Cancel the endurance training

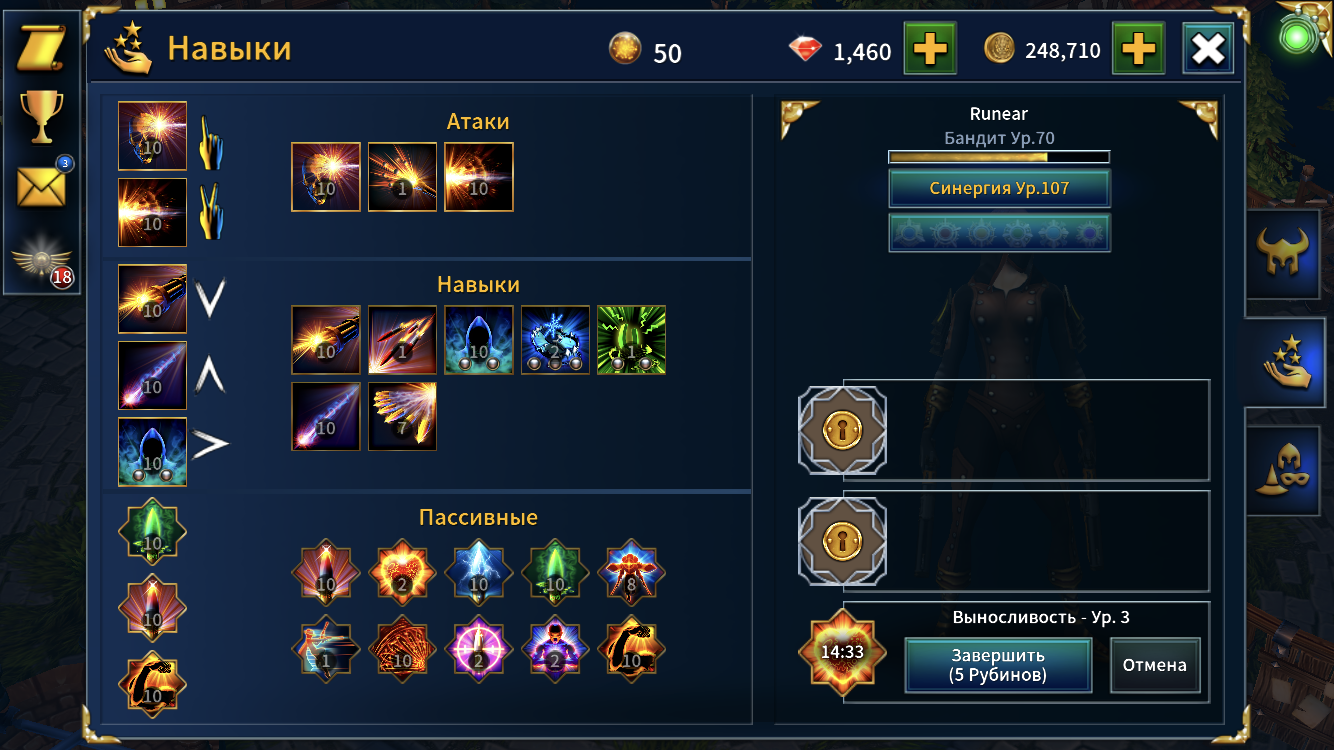pos(1154,665)
